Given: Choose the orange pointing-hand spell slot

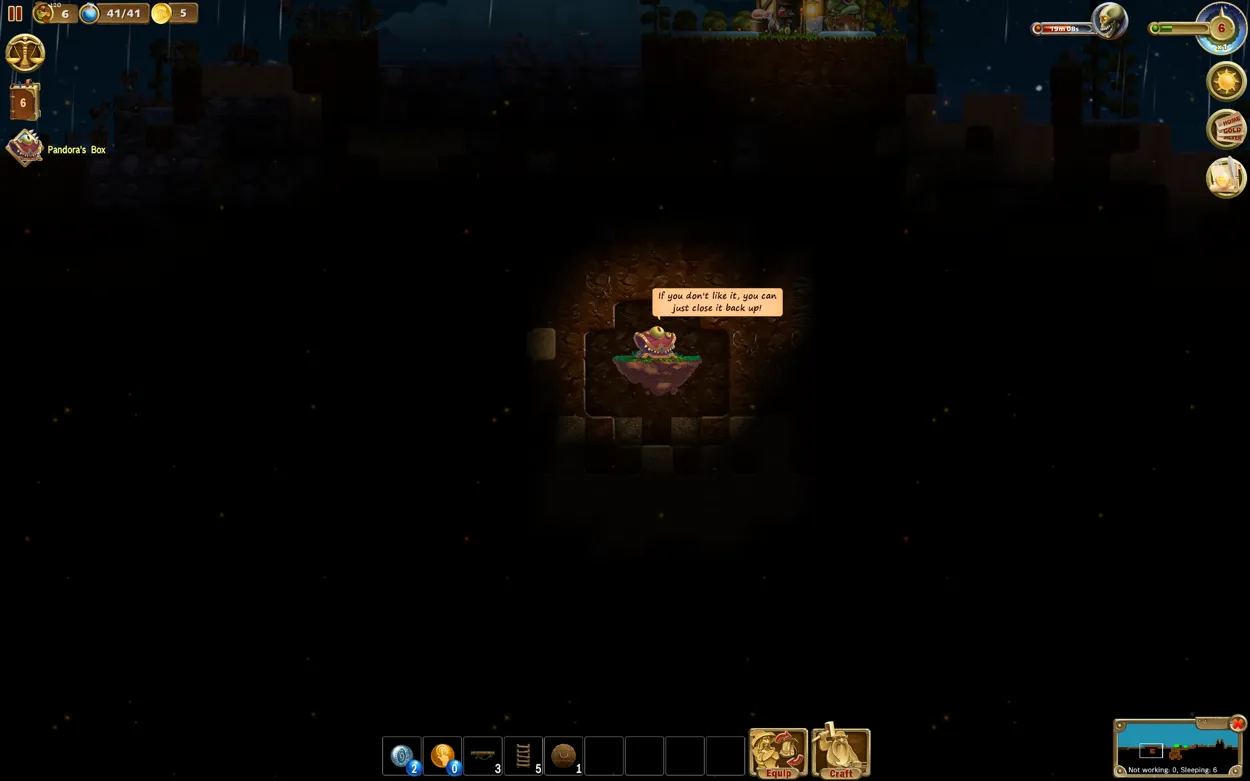Looking at the screenshot, I should coord(442,756).
